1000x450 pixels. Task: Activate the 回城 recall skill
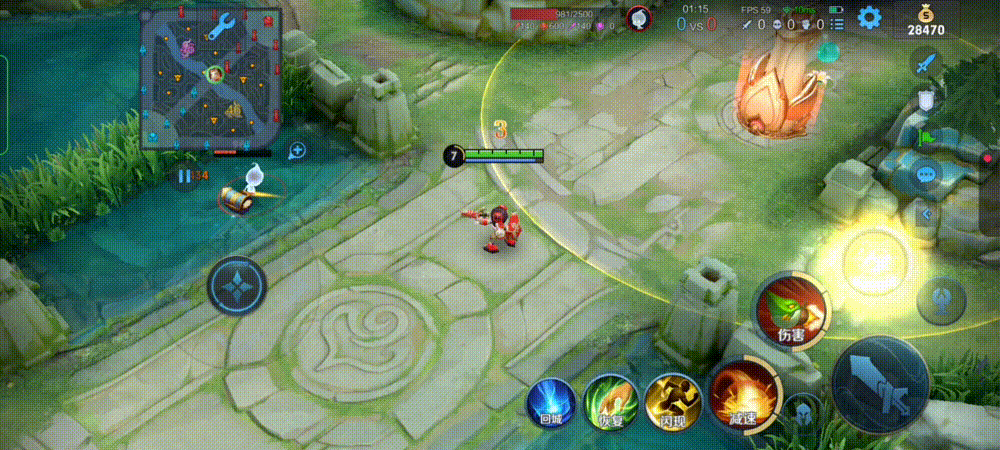(x=551, y=404)
